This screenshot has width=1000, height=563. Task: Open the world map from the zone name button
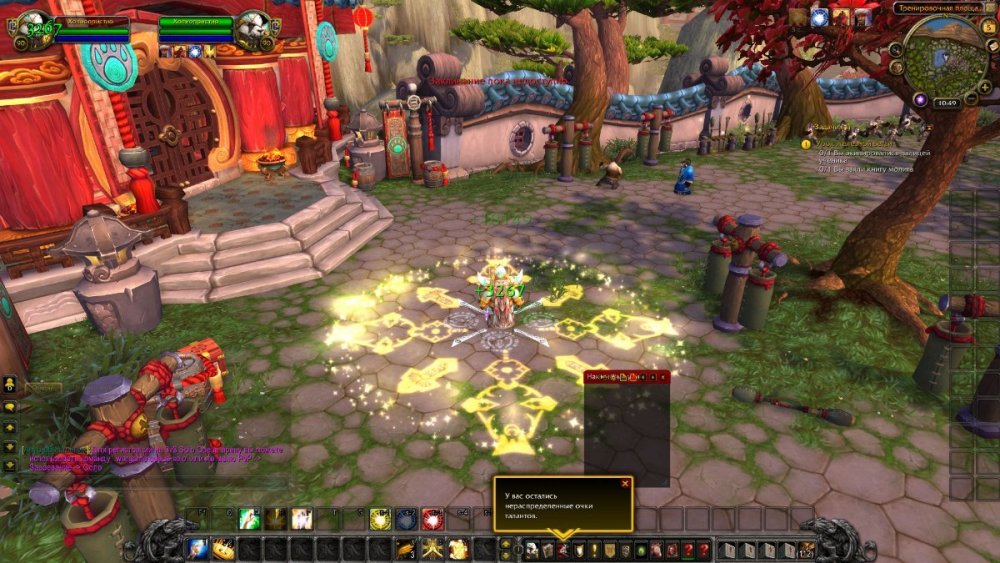[x=938, y=8]
